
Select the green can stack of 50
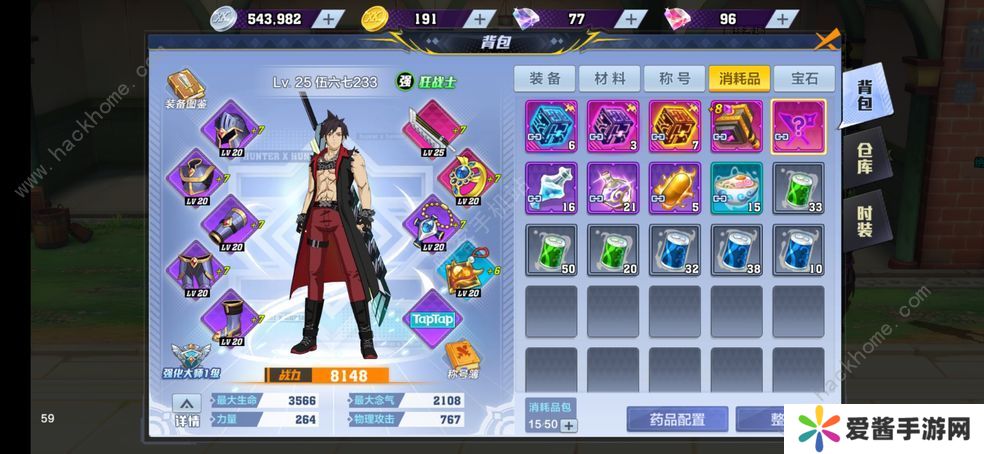point(551,249)
